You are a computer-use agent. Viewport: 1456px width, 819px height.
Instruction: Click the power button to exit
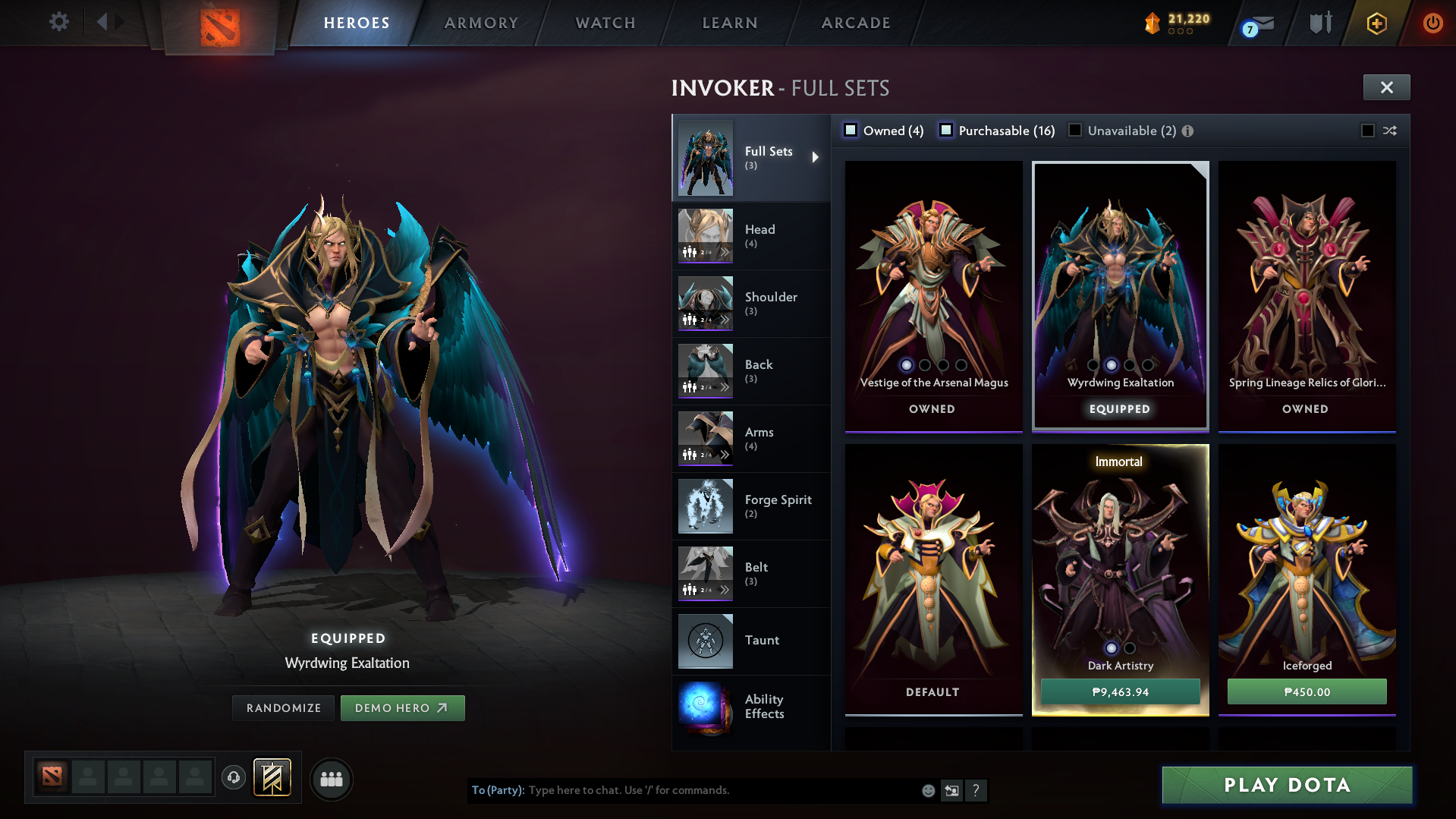(1432, 24)
